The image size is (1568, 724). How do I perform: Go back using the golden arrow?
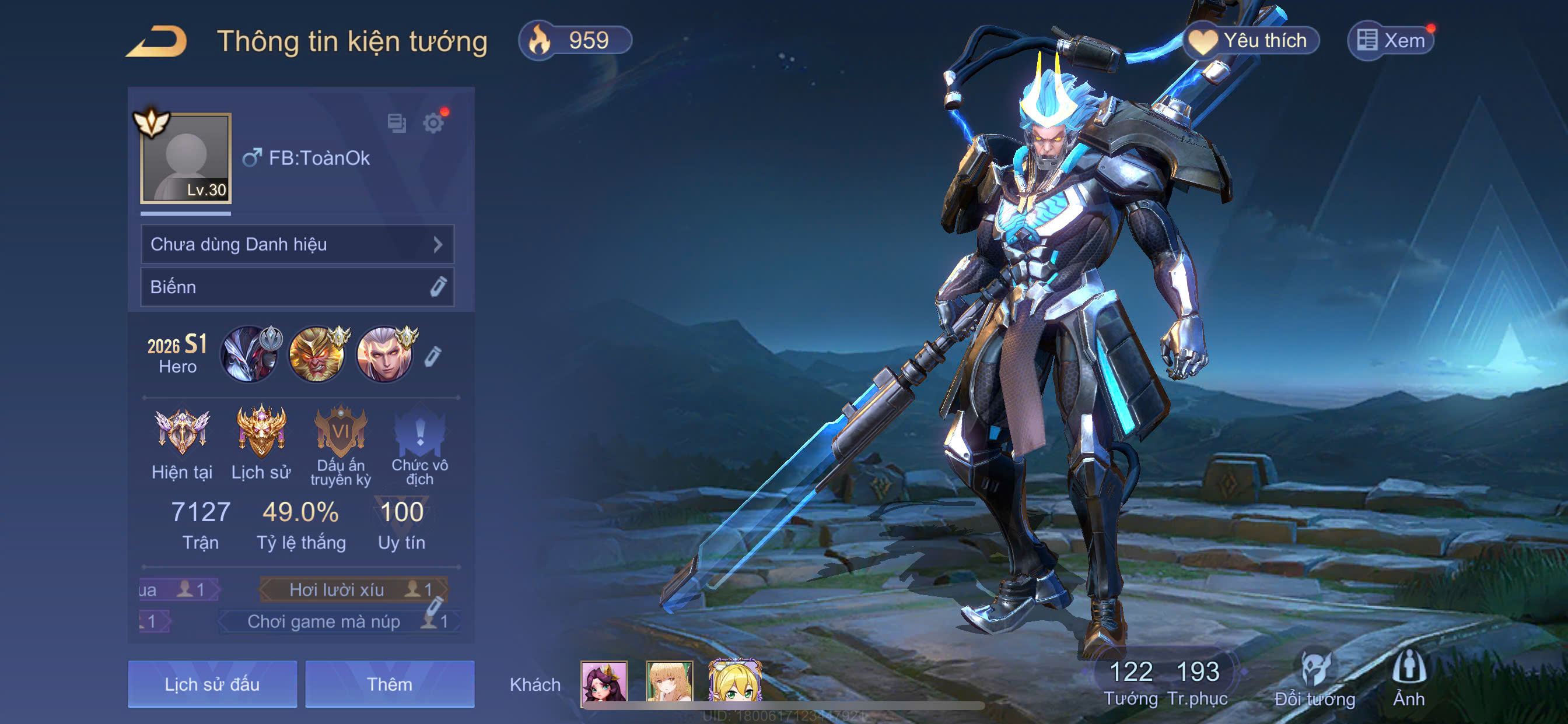157,41
